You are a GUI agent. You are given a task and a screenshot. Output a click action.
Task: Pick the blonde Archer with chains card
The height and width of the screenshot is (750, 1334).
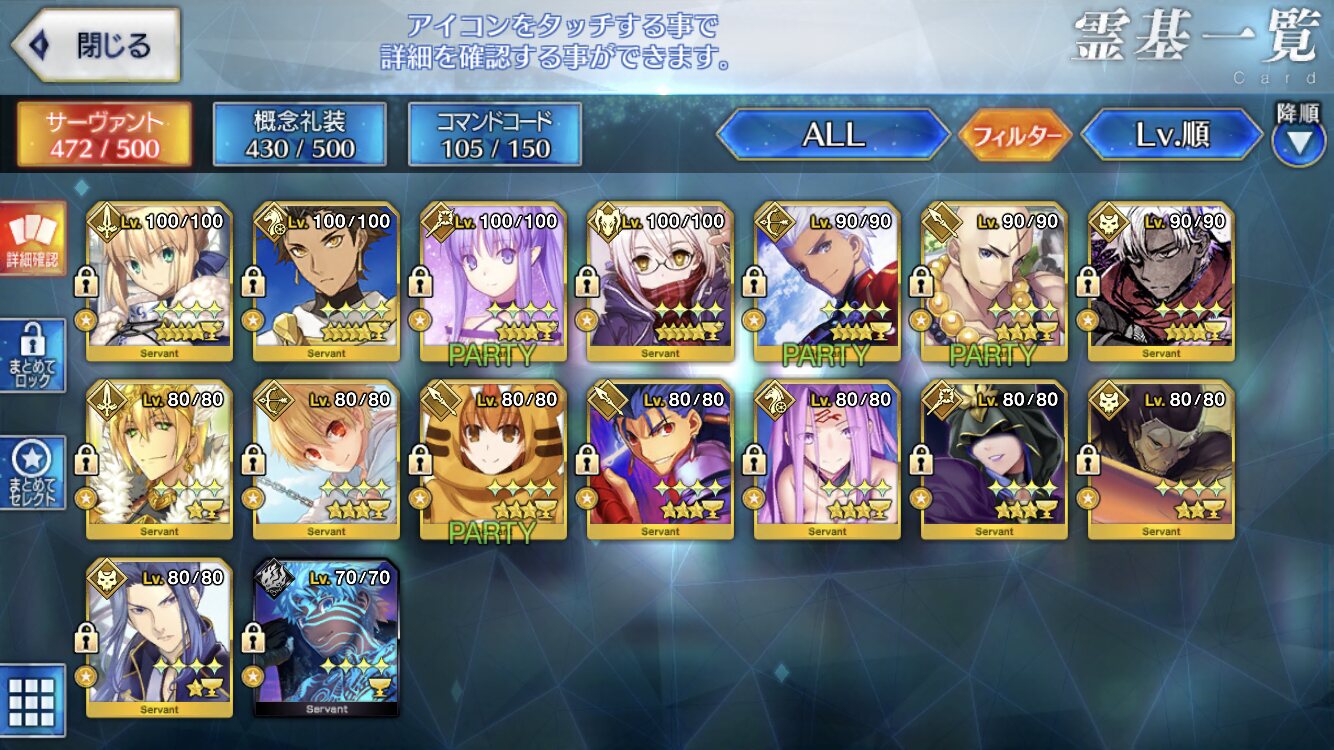click(327, 460)
